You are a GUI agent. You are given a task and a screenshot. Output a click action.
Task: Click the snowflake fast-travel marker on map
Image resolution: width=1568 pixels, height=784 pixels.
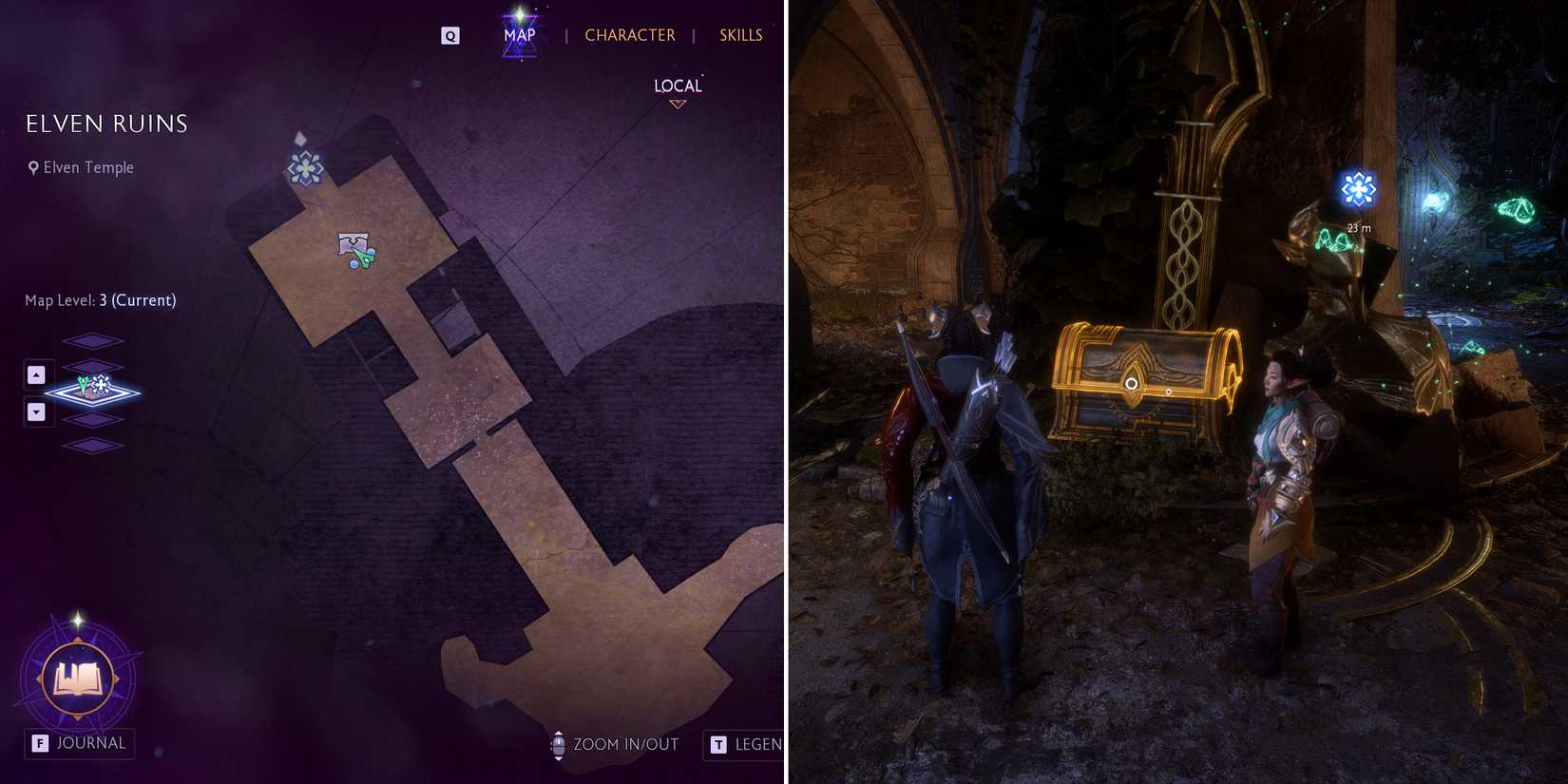(x=305, y=170)
